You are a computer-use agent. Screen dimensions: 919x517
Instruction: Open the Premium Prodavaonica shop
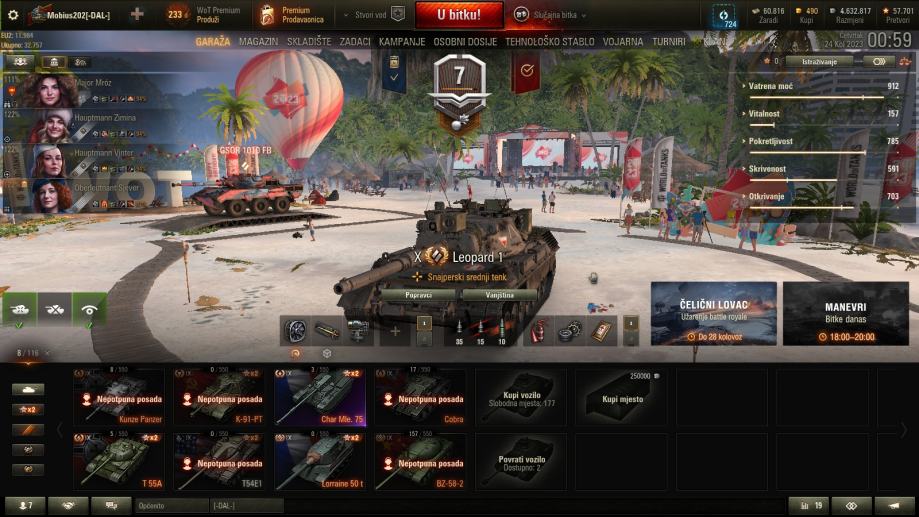click(x=299, y=15)
